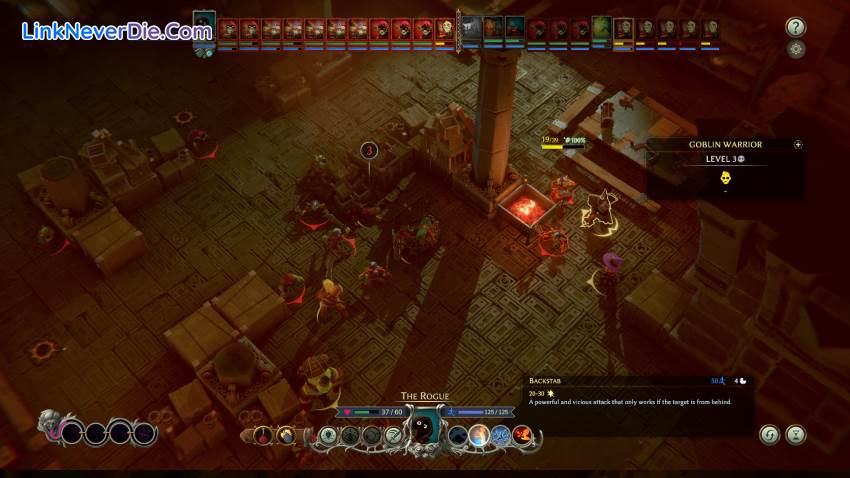This screenshot has height=478, width=850.
Task: Click the skull ornament on the orb tray
Action: [x=48, y=424]
